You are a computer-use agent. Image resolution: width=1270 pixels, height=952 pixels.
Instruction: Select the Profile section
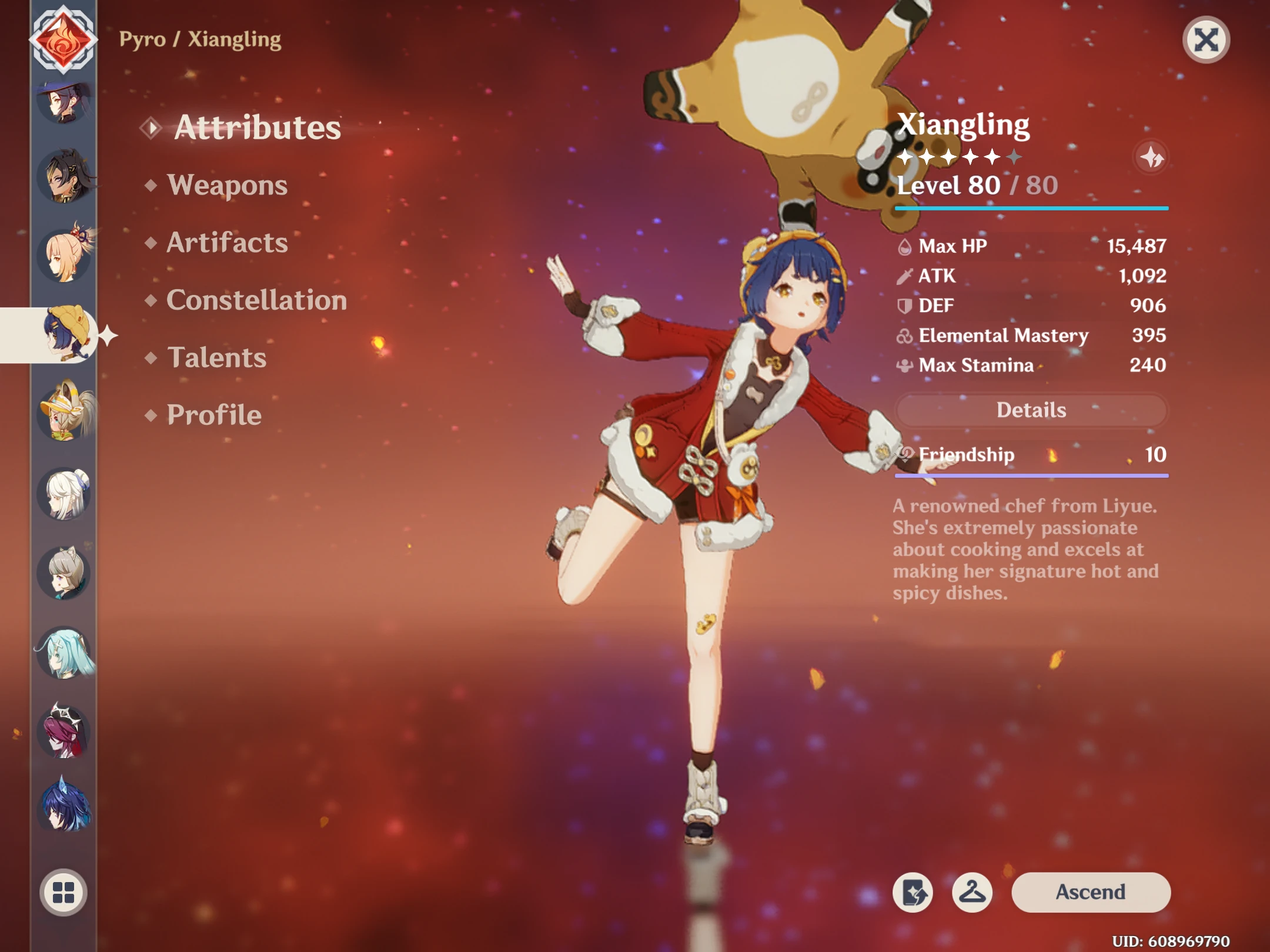(214, 415)
